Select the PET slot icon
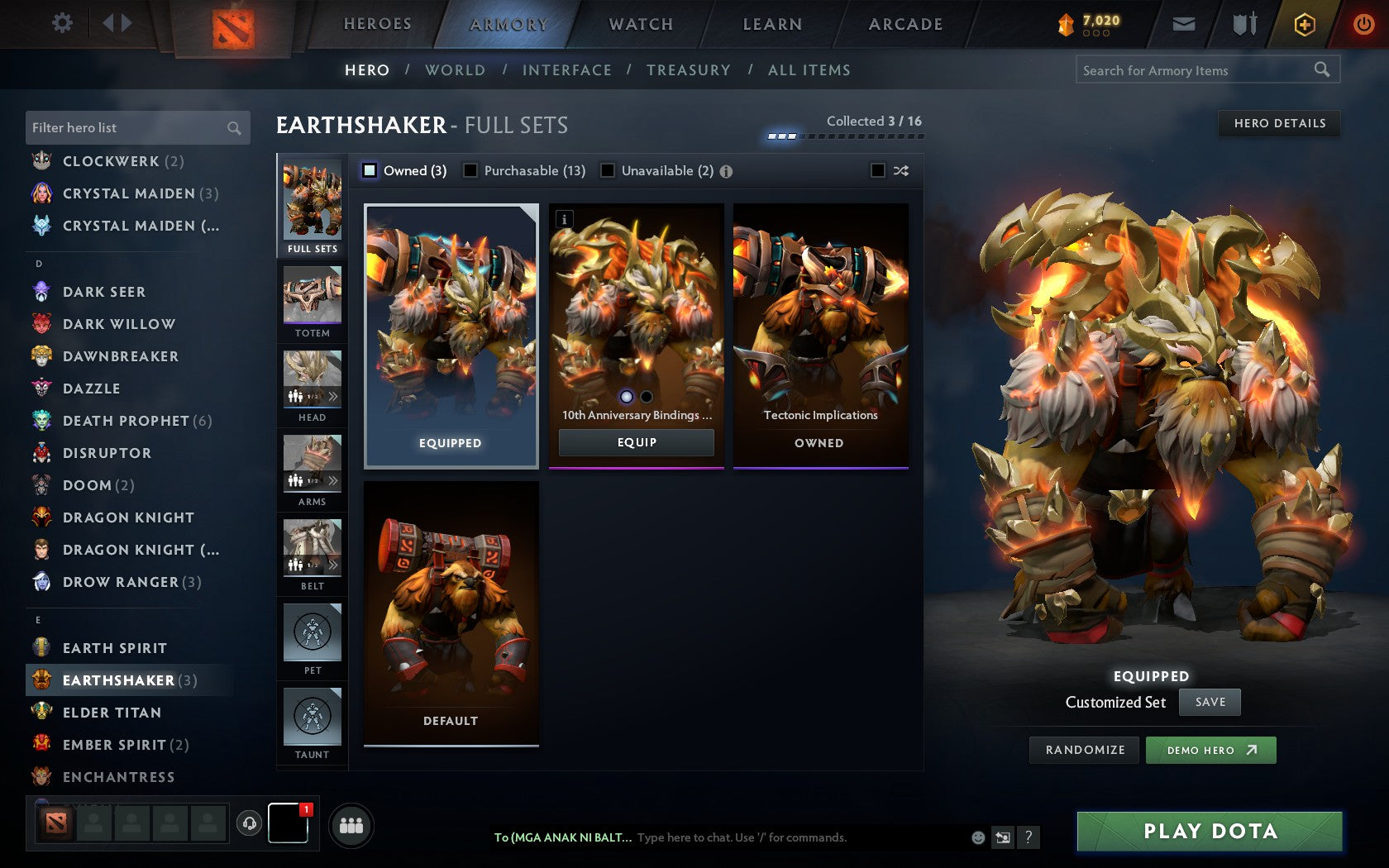This screenshot has width=1389, height=868. pos(312,632)
